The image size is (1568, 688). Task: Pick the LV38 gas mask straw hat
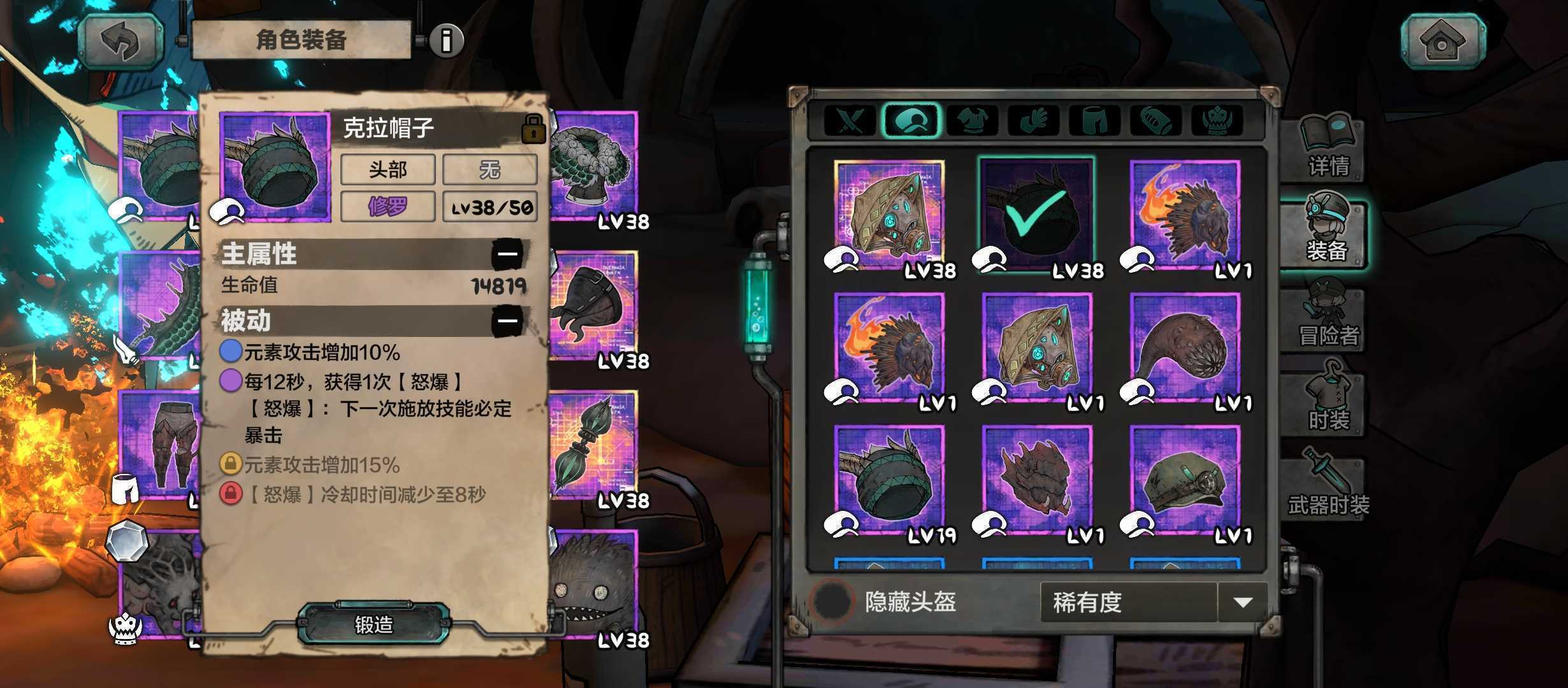[890, 215]
